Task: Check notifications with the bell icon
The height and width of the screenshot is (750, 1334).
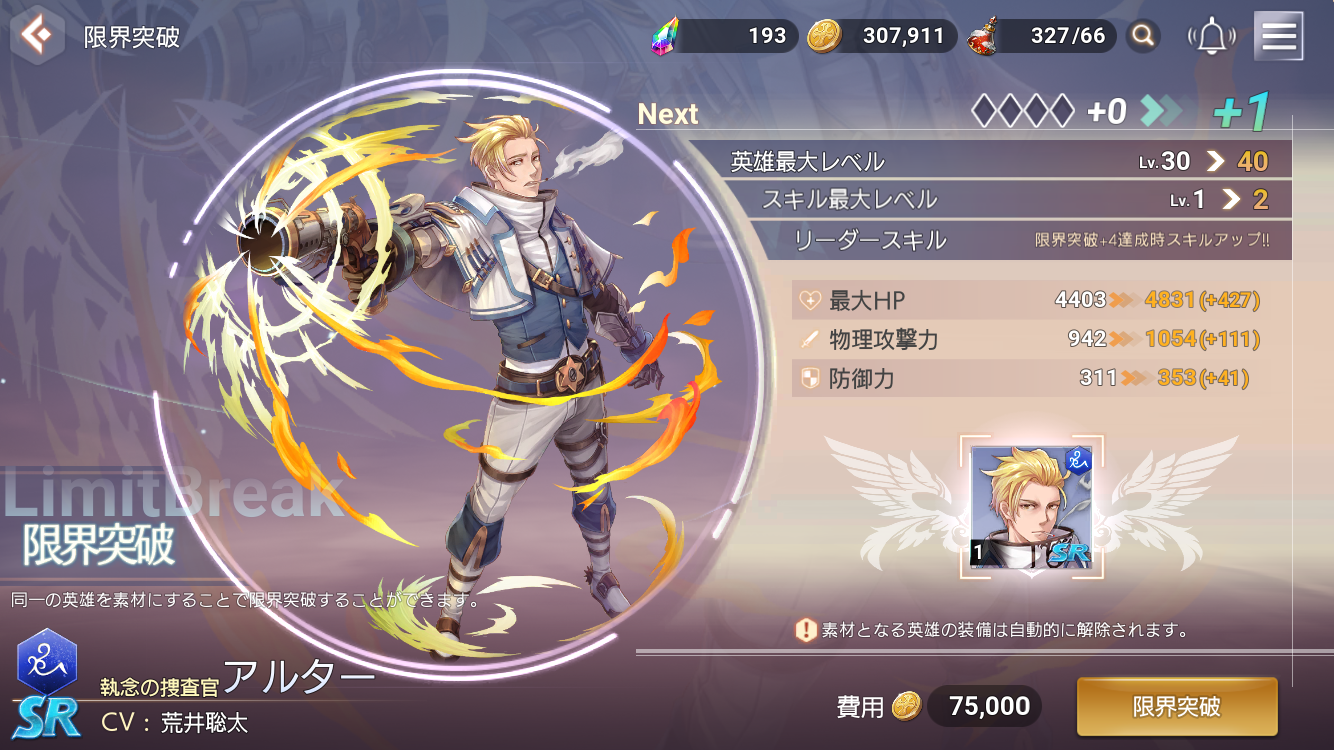Action: click(x=1211, y=37)
